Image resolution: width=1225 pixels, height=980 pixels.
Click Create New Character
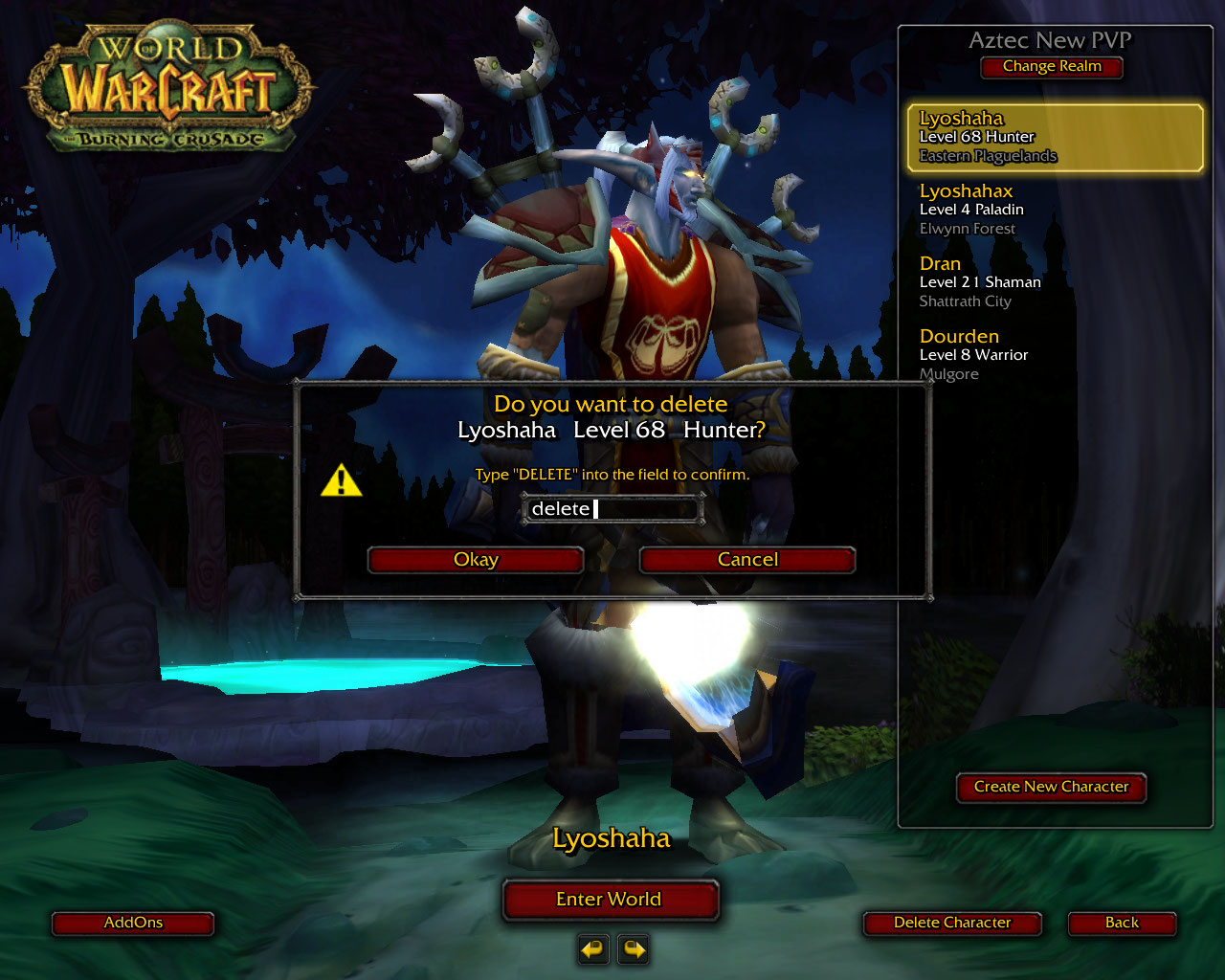click(x=1051, y=787)
